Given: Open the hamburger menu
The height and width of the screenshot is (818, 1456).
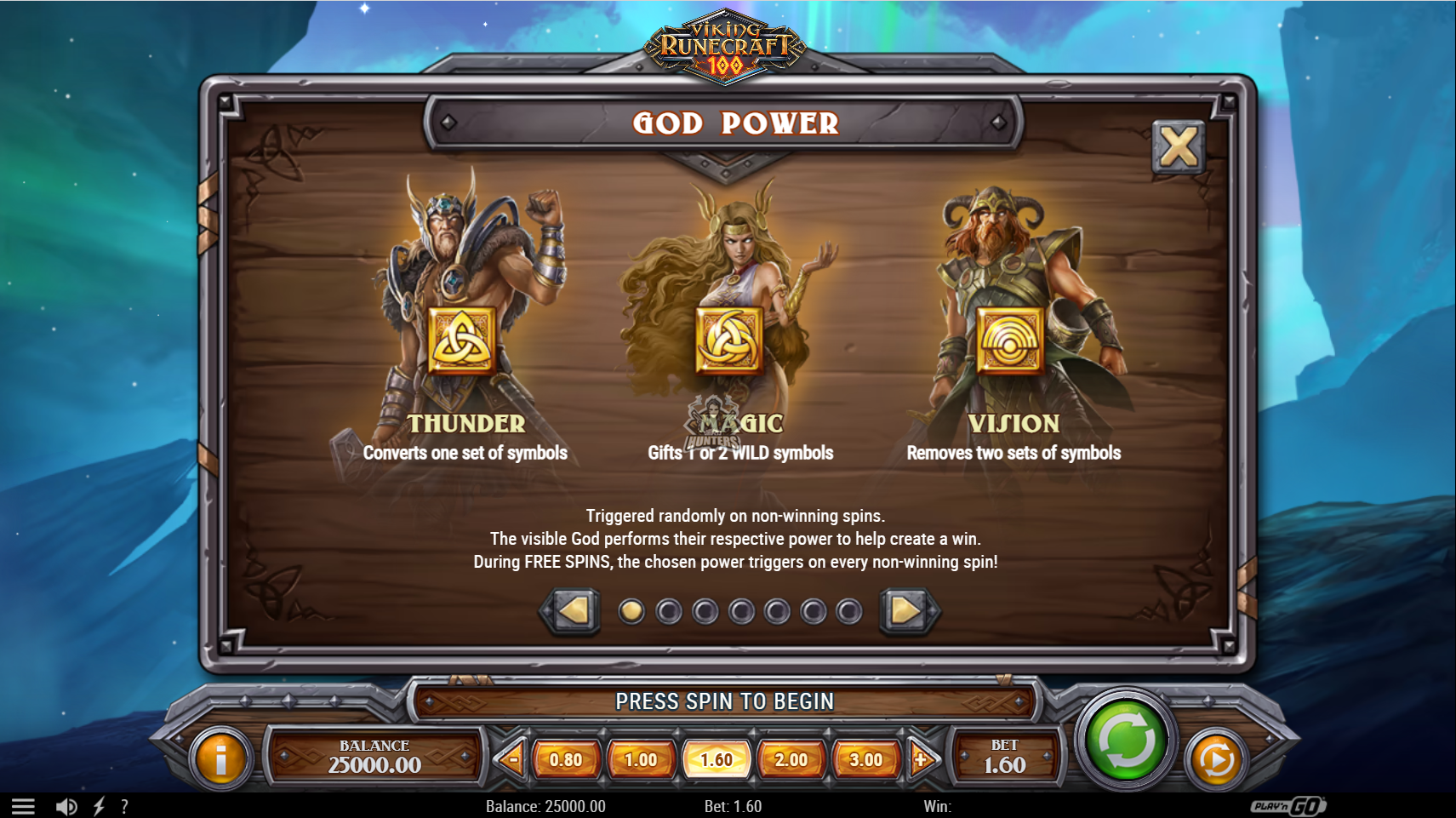Looking at the screenshot, I should pyautogui.click(x=23, y=806).
